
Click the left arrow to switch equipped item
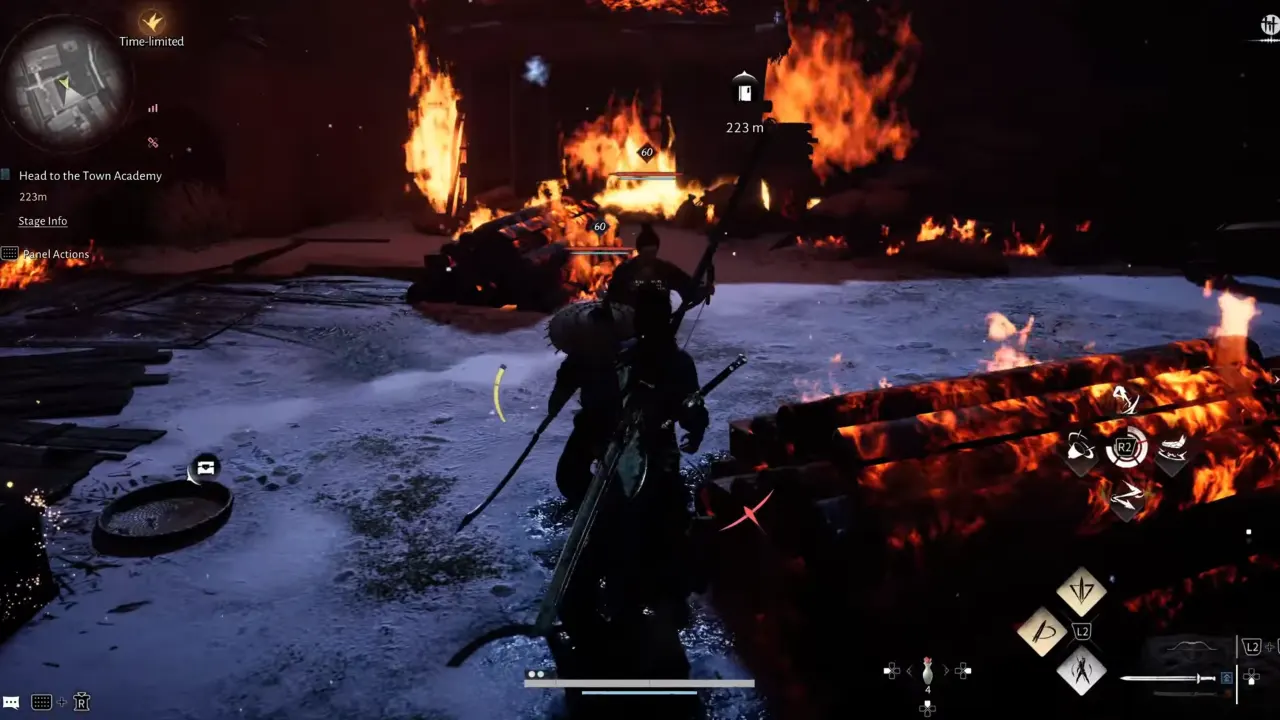909,670
